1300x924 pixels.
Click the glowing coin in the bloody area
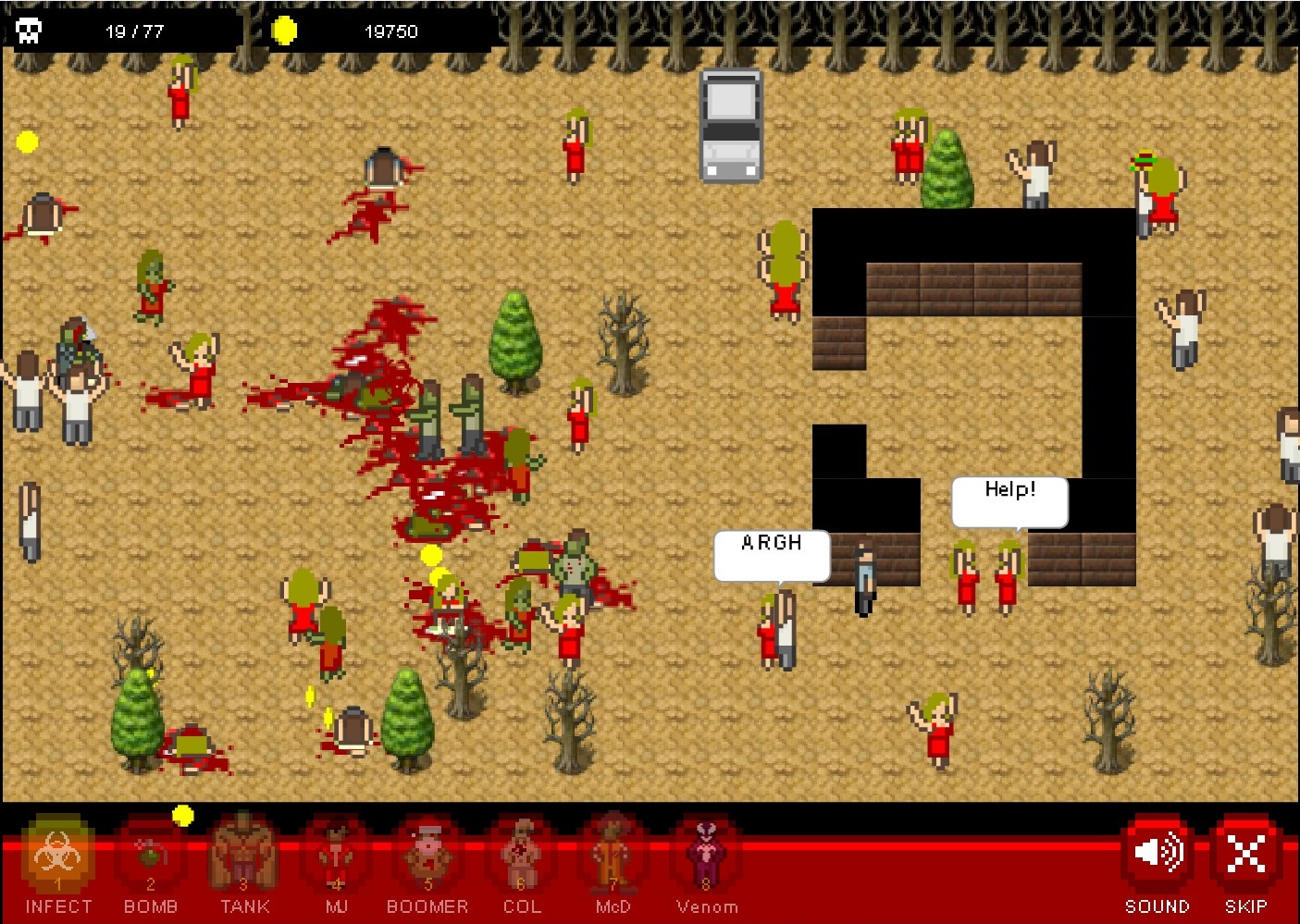pos(429,557)
